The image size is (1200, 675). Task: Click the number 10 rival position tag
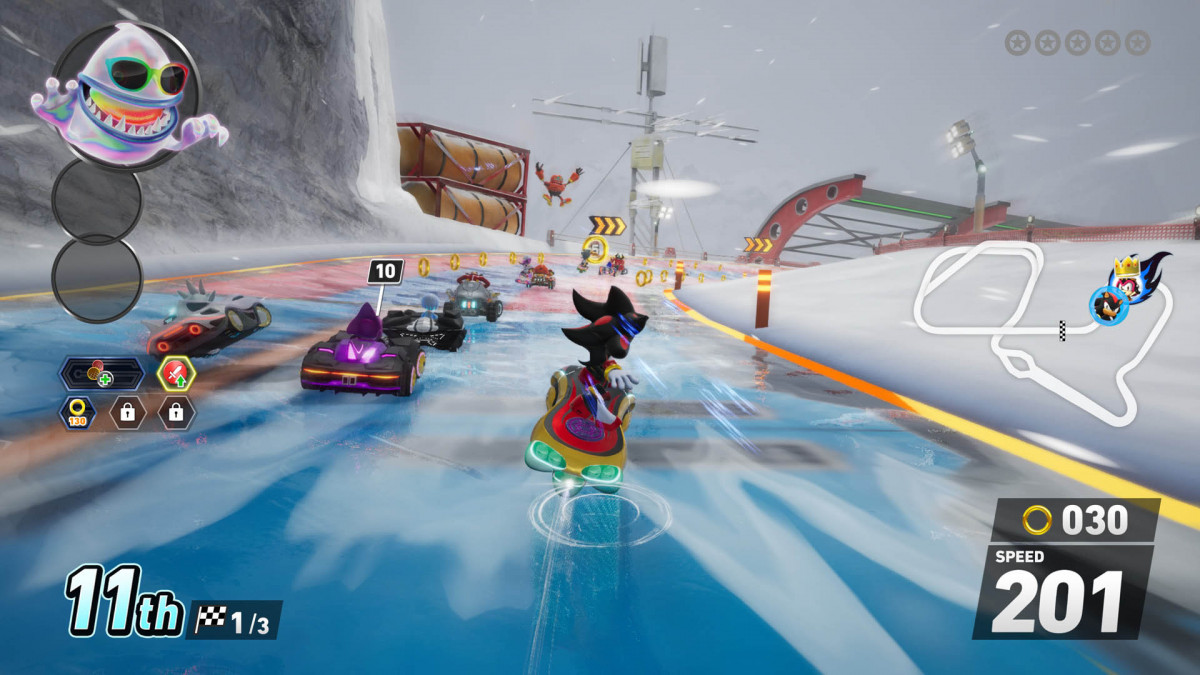(385, 270)
